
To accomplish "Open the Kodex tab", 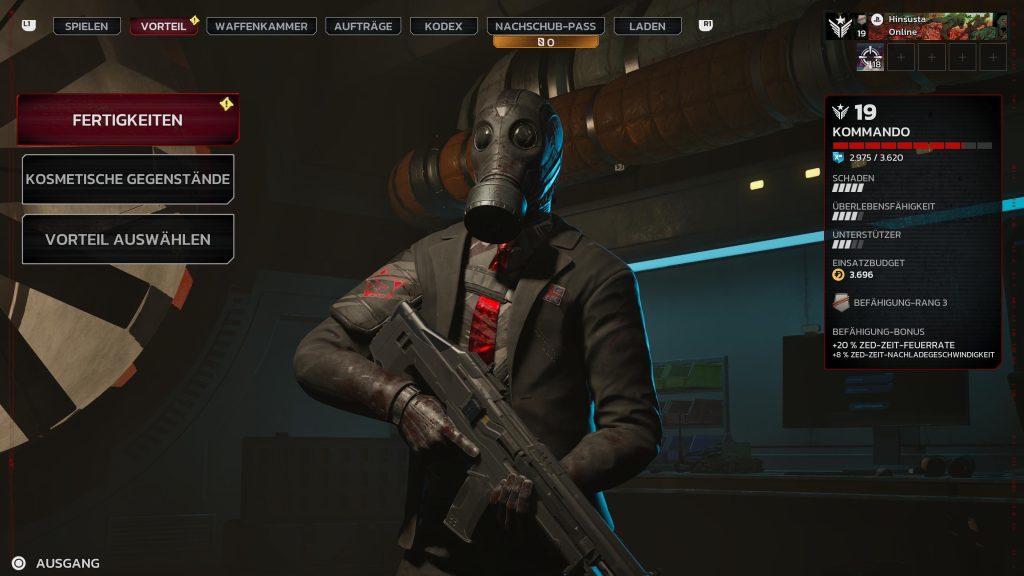I will (443, 26).
